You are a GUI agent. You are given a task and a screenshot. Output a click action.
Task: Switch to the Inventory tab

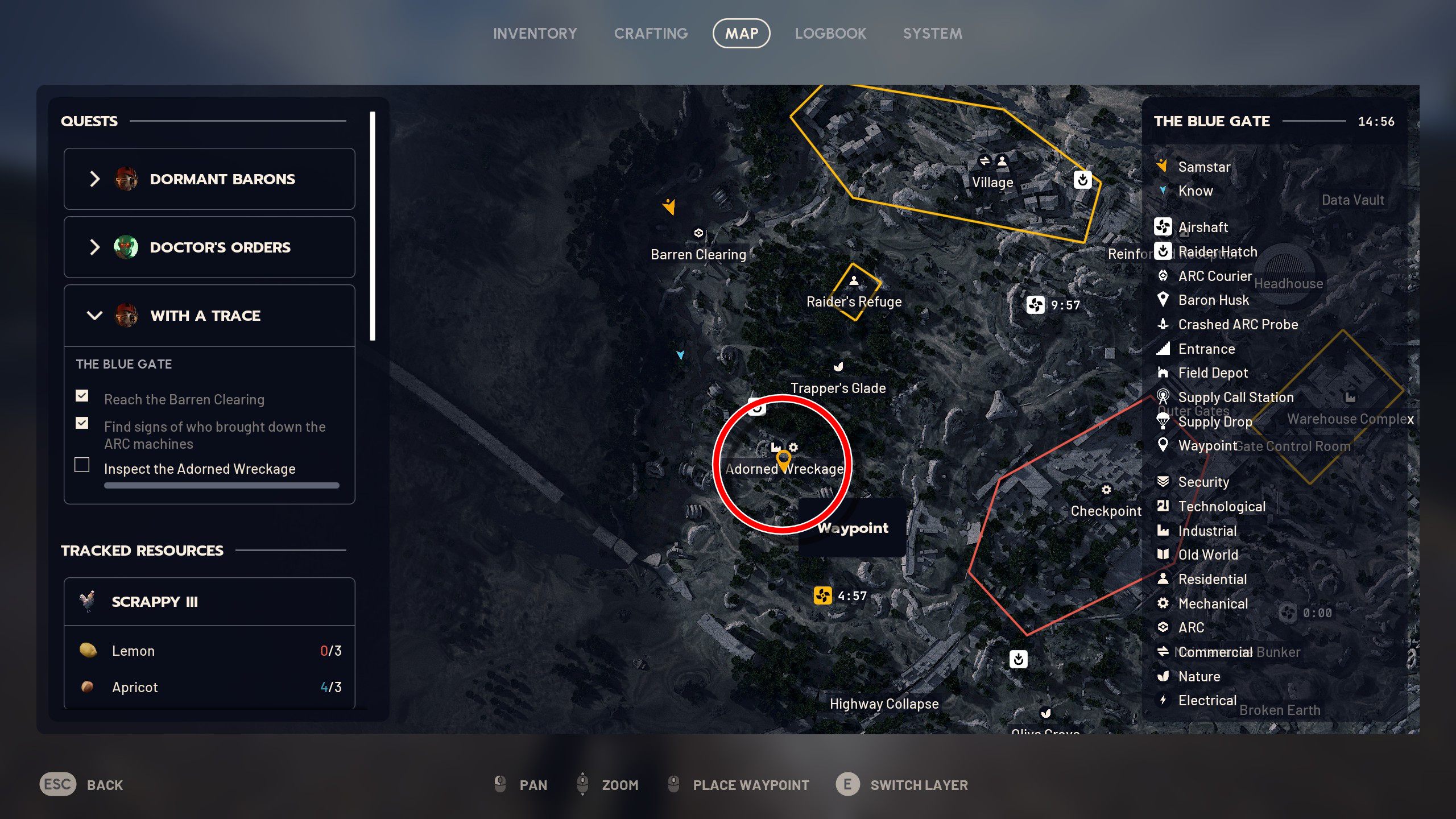535,34
